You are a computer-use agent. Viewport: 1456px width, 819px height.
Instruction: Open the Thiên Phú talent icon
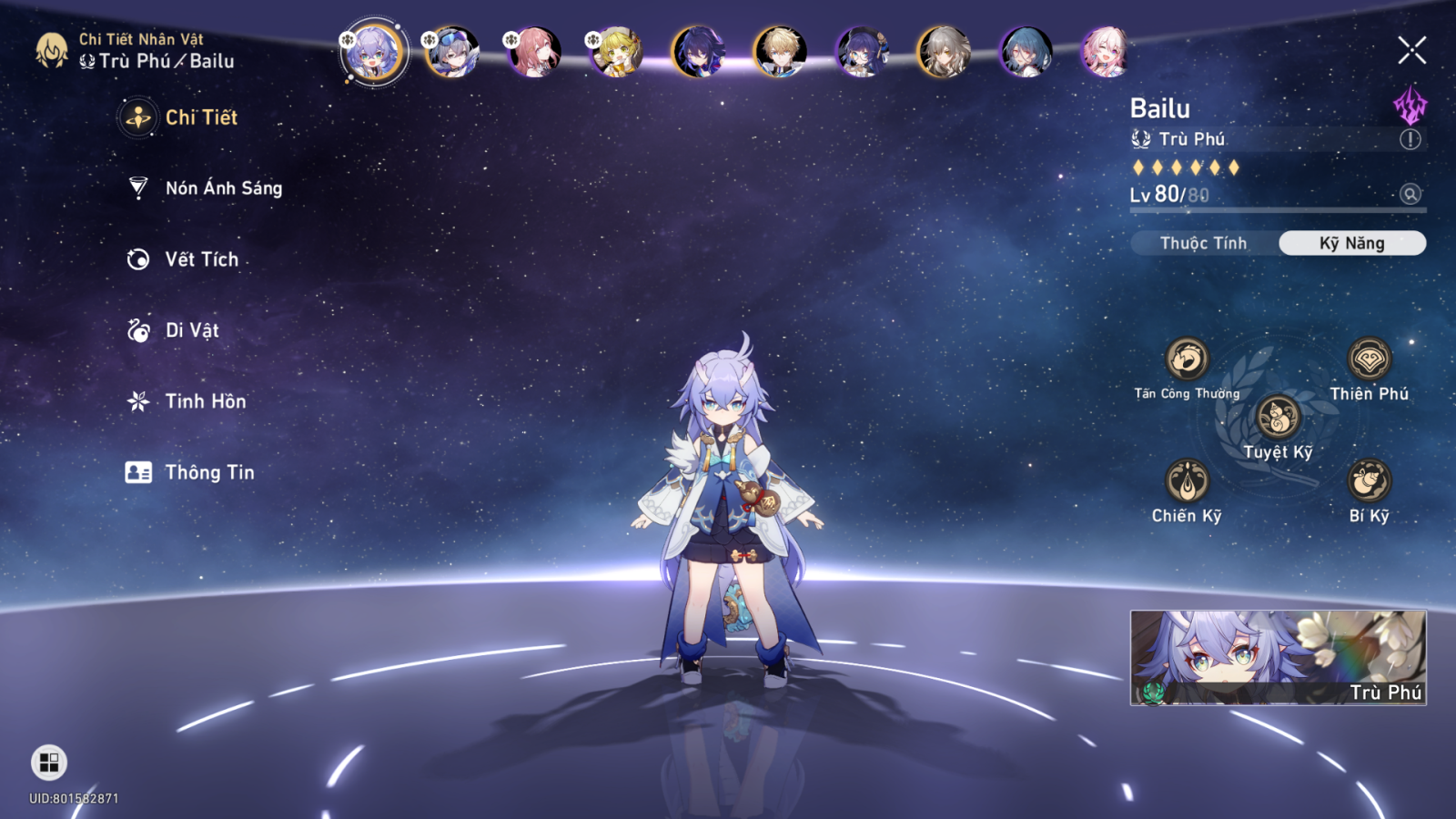tap(1369, 359)
